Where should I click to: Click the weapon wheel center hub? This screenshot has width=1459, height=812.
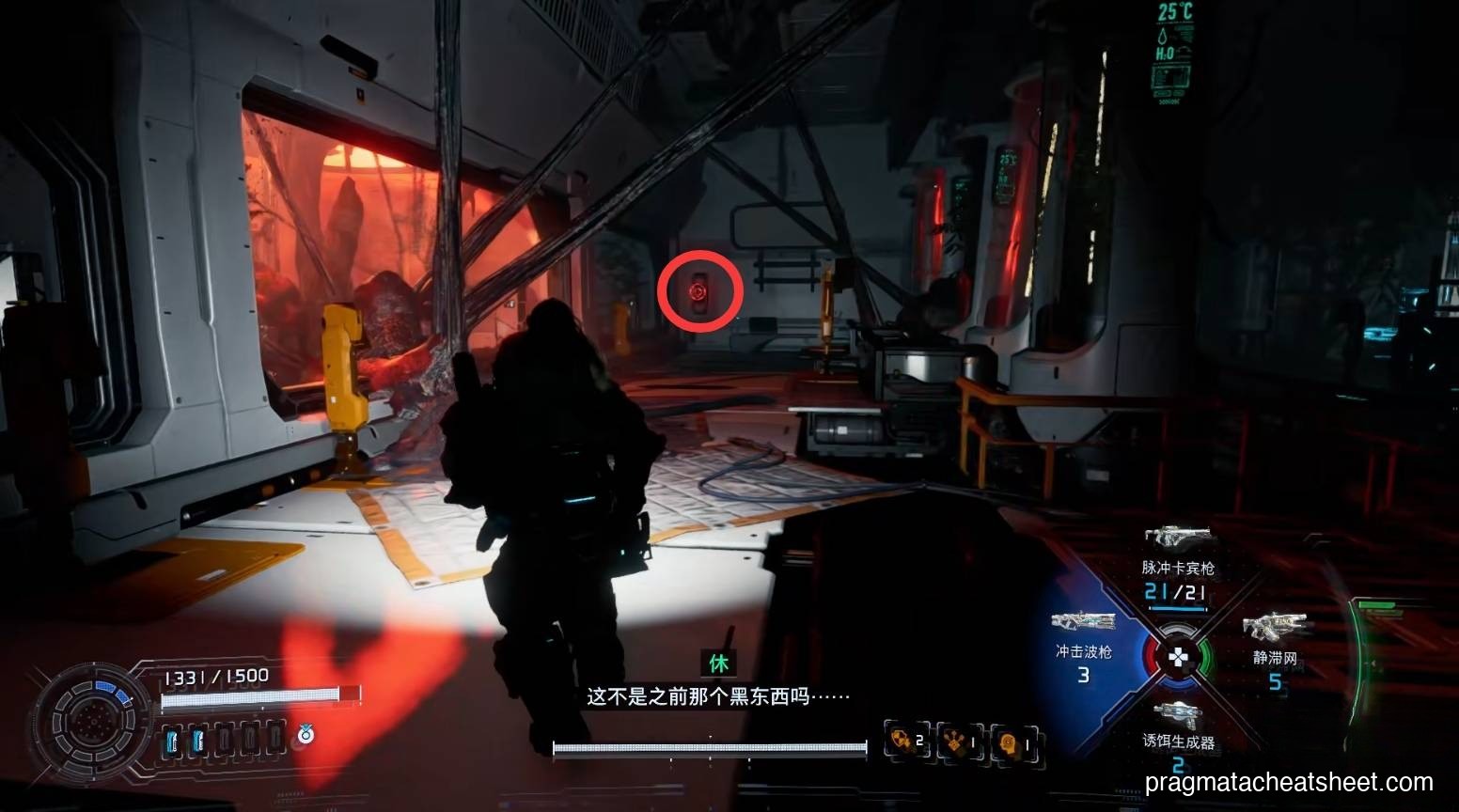click(x=1177, y=656)
